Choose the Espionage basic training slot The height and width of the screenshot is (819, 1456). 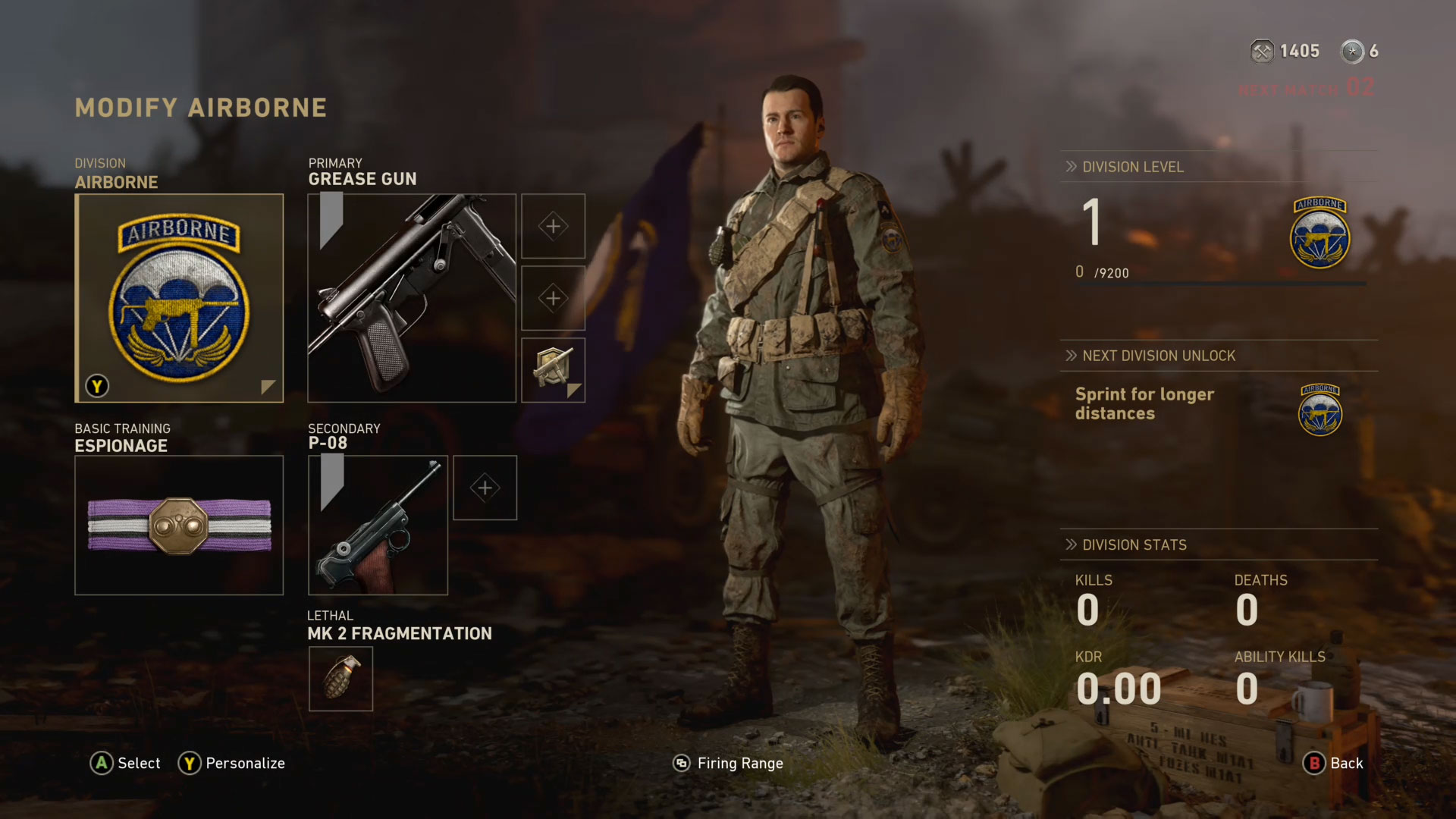pos(179,525)
